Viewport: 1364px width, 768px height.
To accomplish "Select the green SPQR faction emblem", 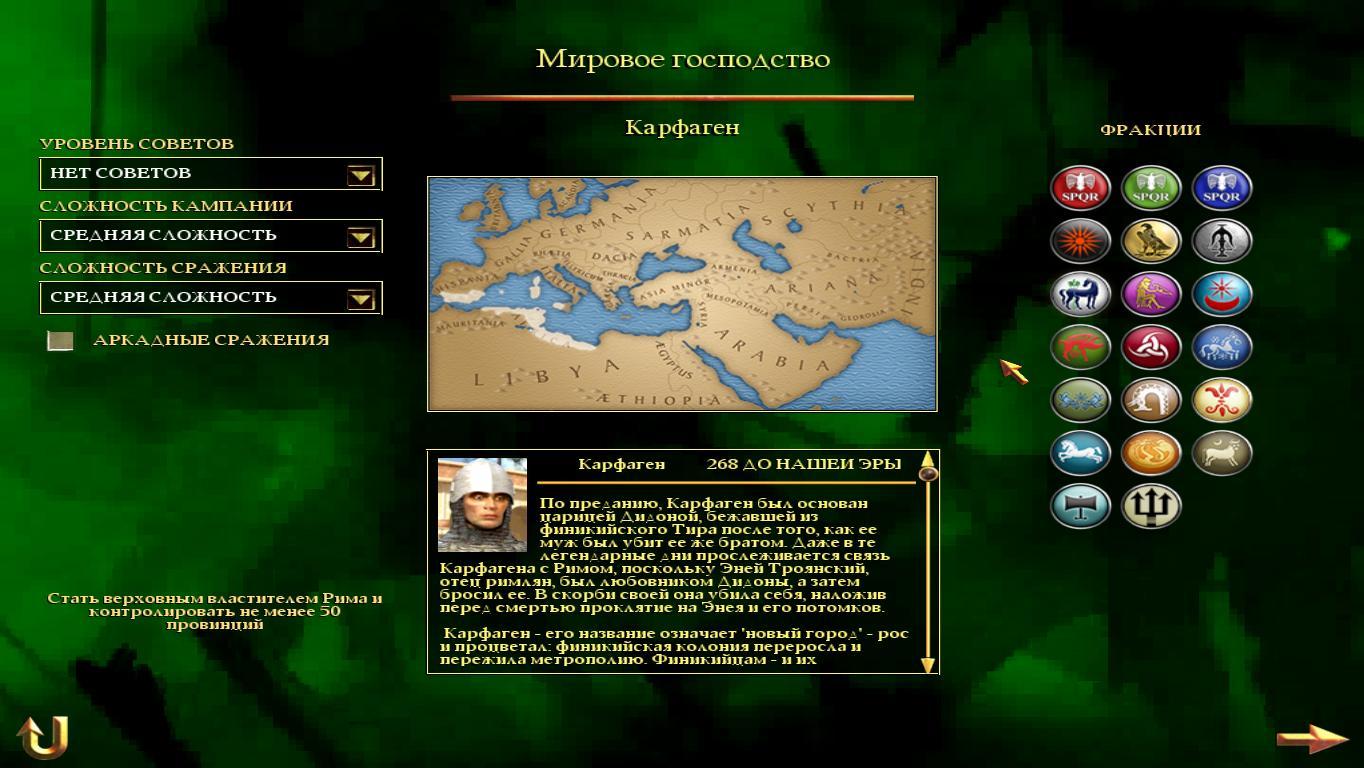I will (1151, 188).
